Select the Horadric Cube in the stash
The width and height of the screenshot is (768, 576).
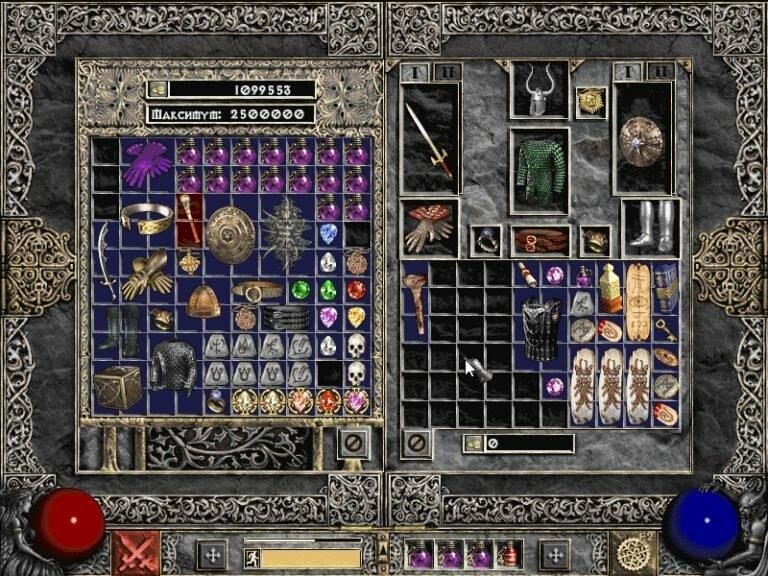[118, 387]
